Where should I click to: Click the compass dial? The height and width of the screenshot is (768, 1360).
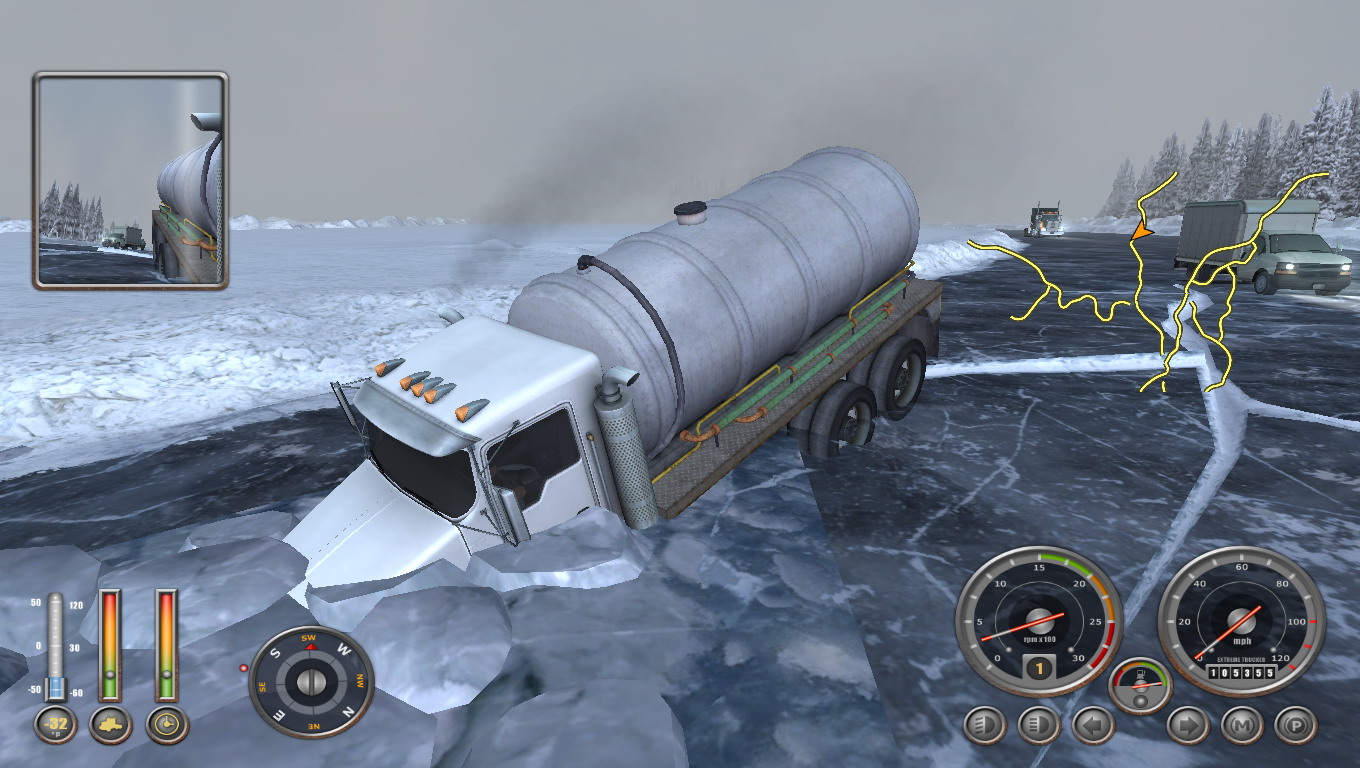click(x=311, y=682)
